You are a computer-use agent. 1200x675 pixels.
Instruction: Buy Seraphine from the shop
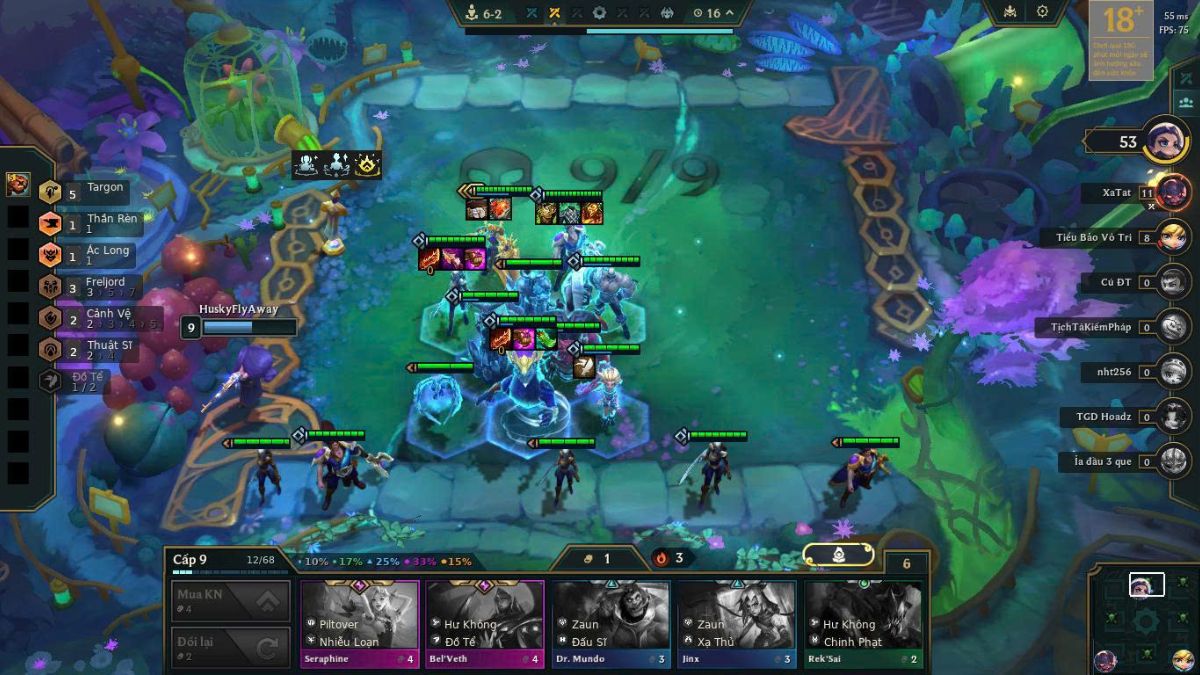(x=360, y=623)
